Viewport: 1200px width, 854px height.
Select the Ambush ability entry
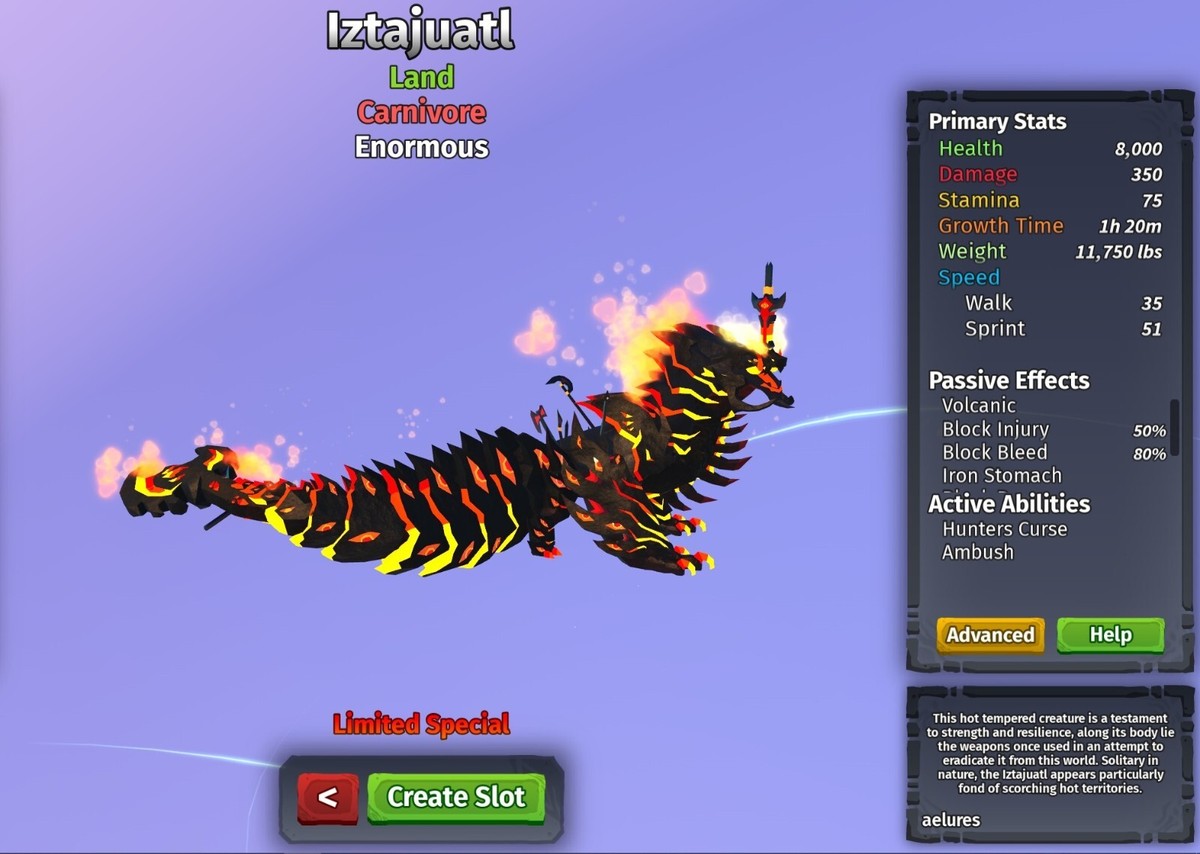(977, 552)
